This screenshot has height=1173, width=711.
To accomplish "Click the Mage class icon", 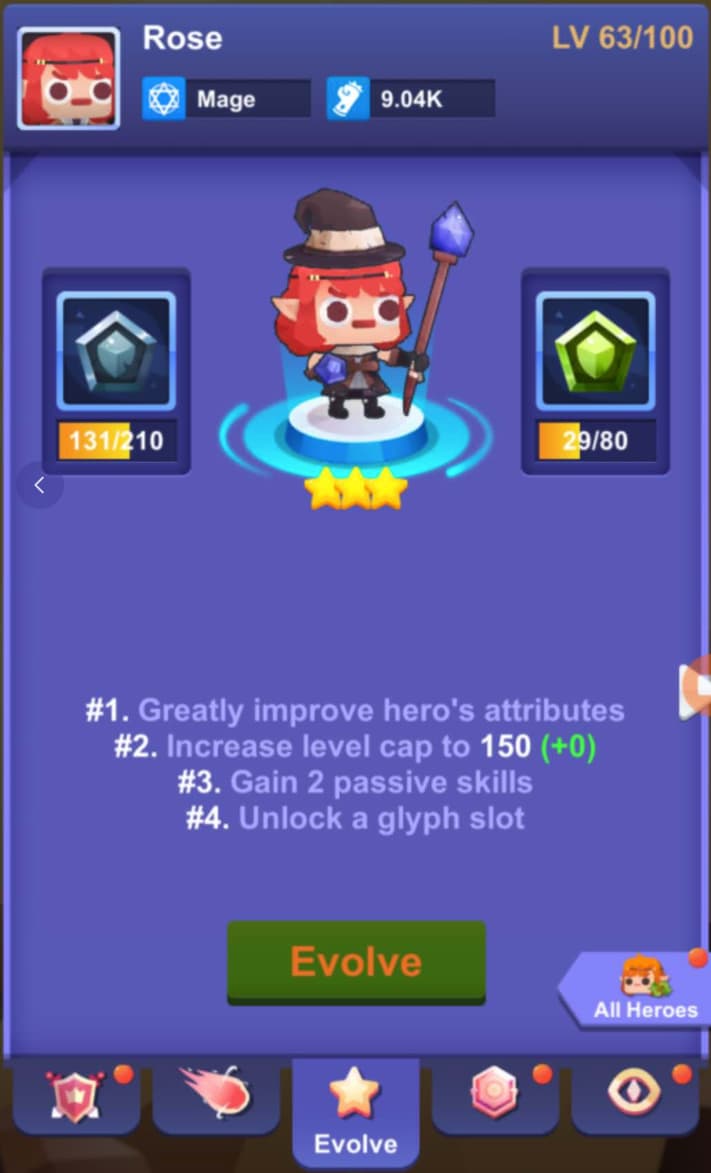I will pos(164,100).
